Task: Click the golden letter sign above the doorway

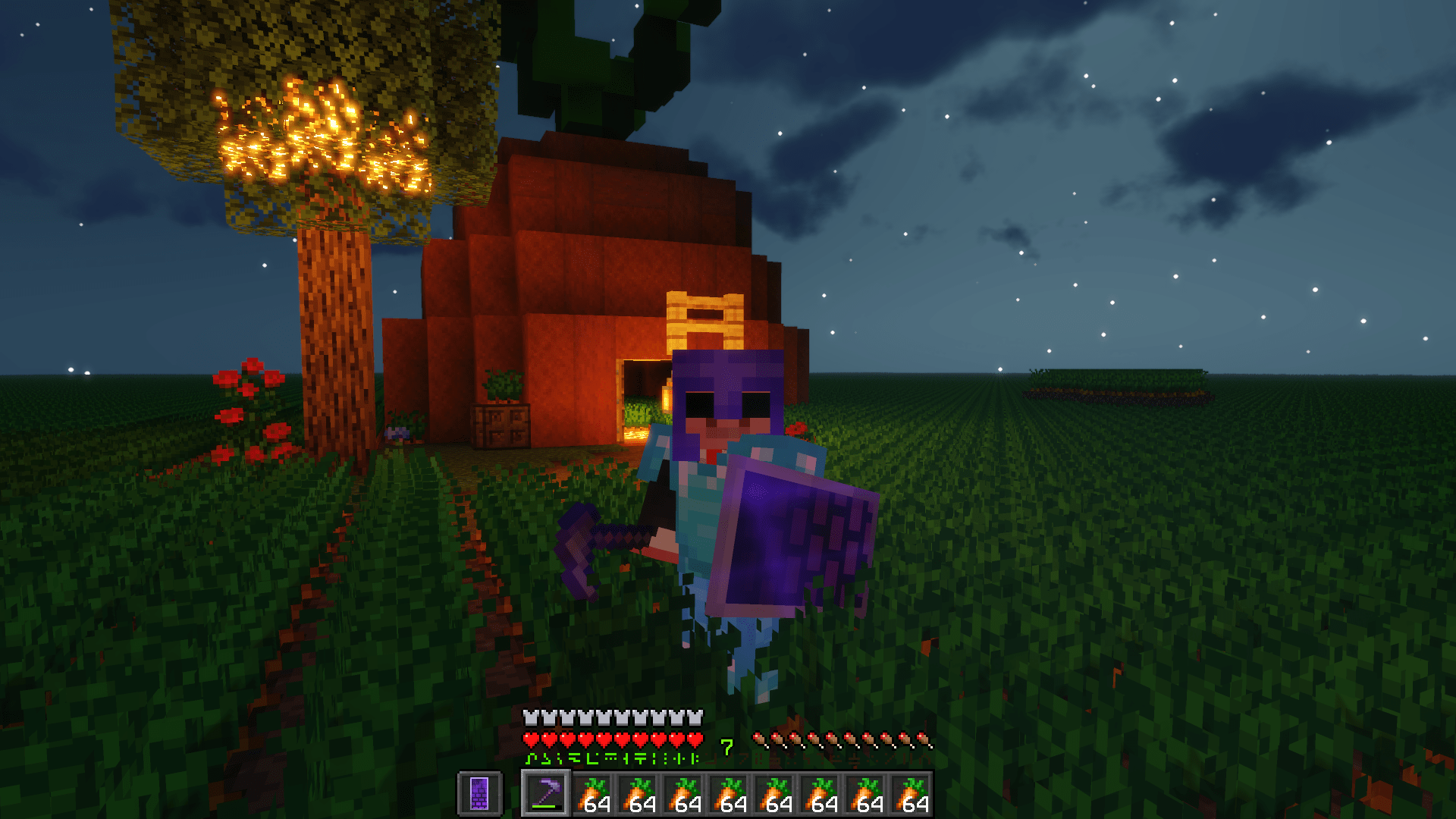Action: click(x=705, y=318)
